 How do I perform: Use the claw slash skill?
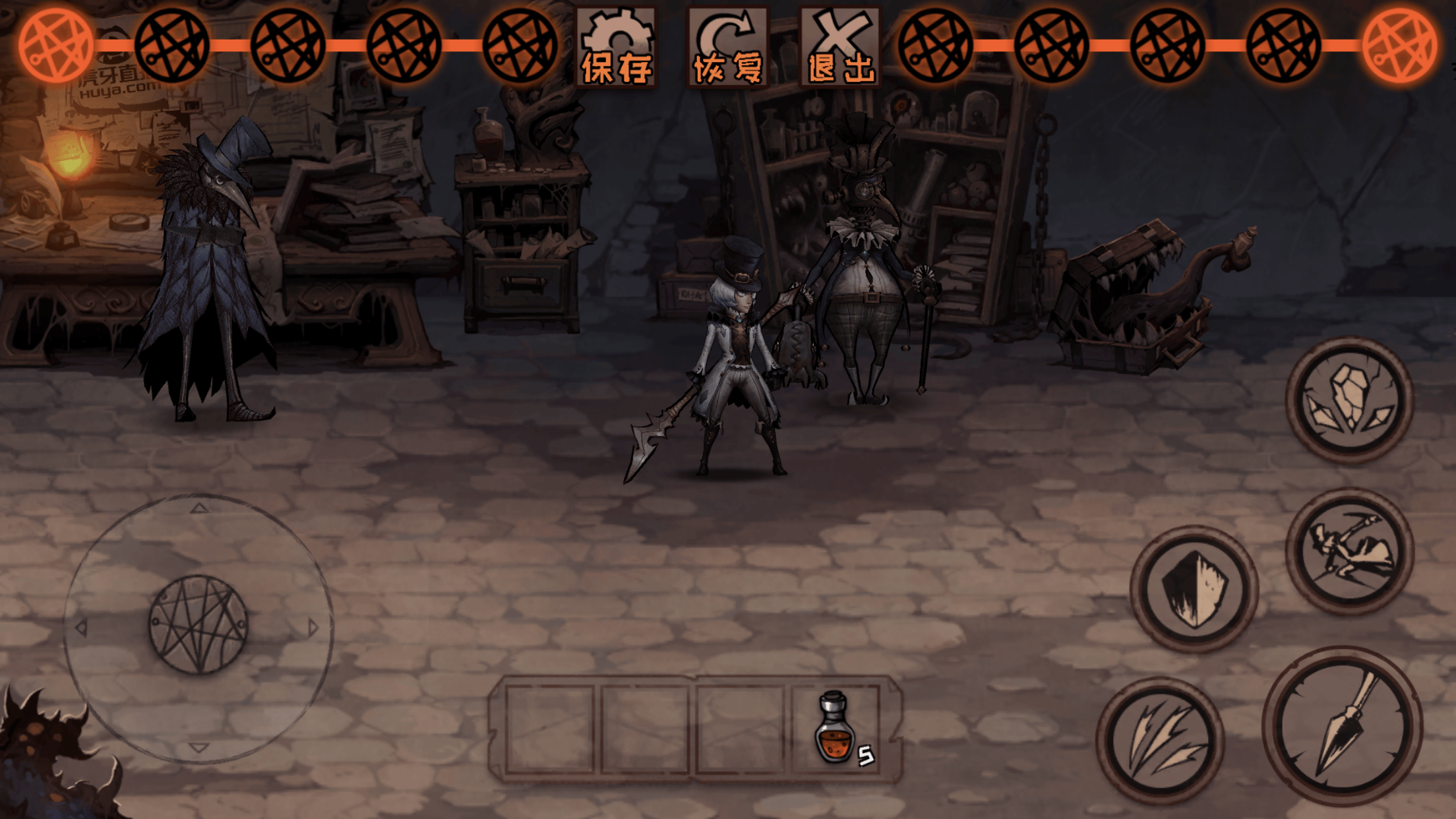coord(1161,741)
